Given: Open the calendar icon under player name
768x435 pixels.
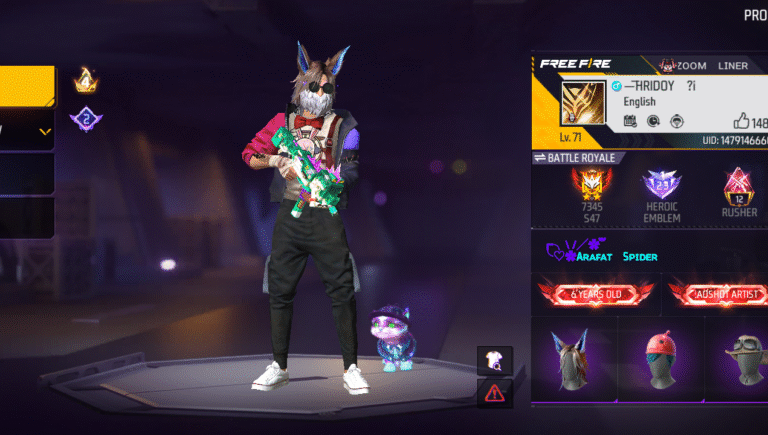Looking at the screenshot, I should tap(630, 121).
